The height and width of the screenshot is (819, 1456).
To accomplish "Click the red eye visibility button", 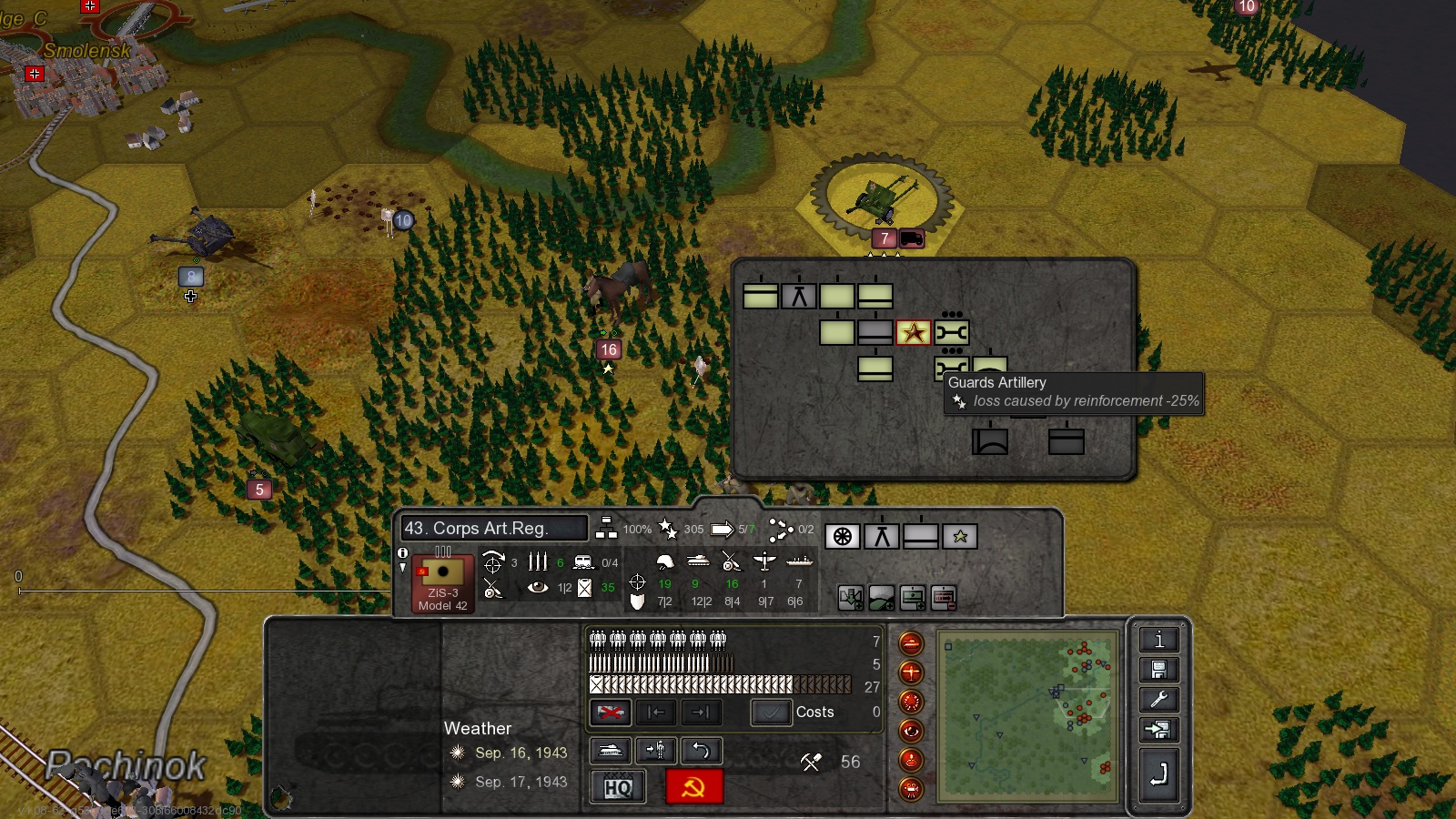I will pos(911,731).
